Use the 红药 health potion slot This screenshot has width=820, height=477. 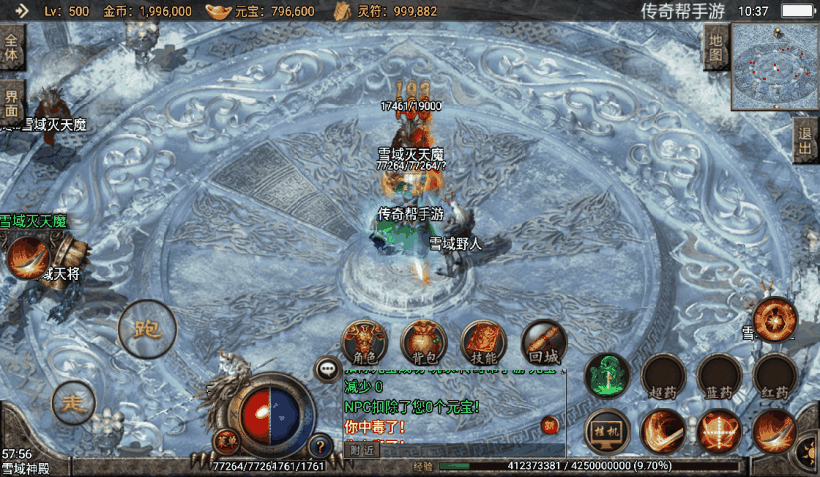point(775,376)
